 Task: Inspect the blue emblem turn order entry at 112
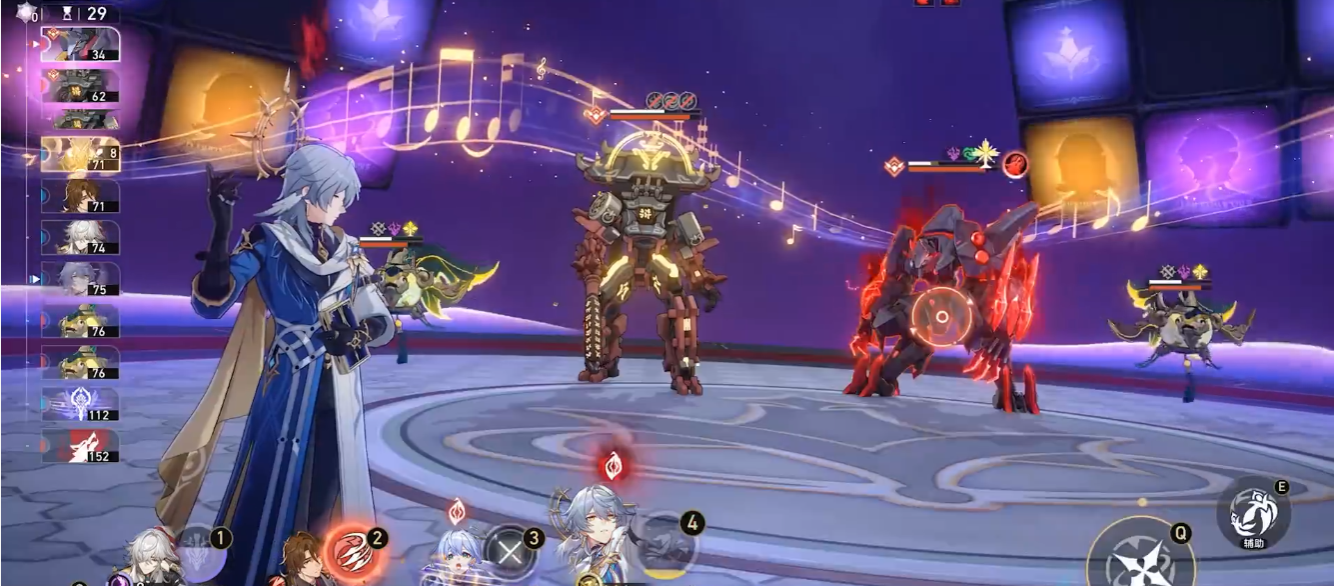tap(80, 404)
